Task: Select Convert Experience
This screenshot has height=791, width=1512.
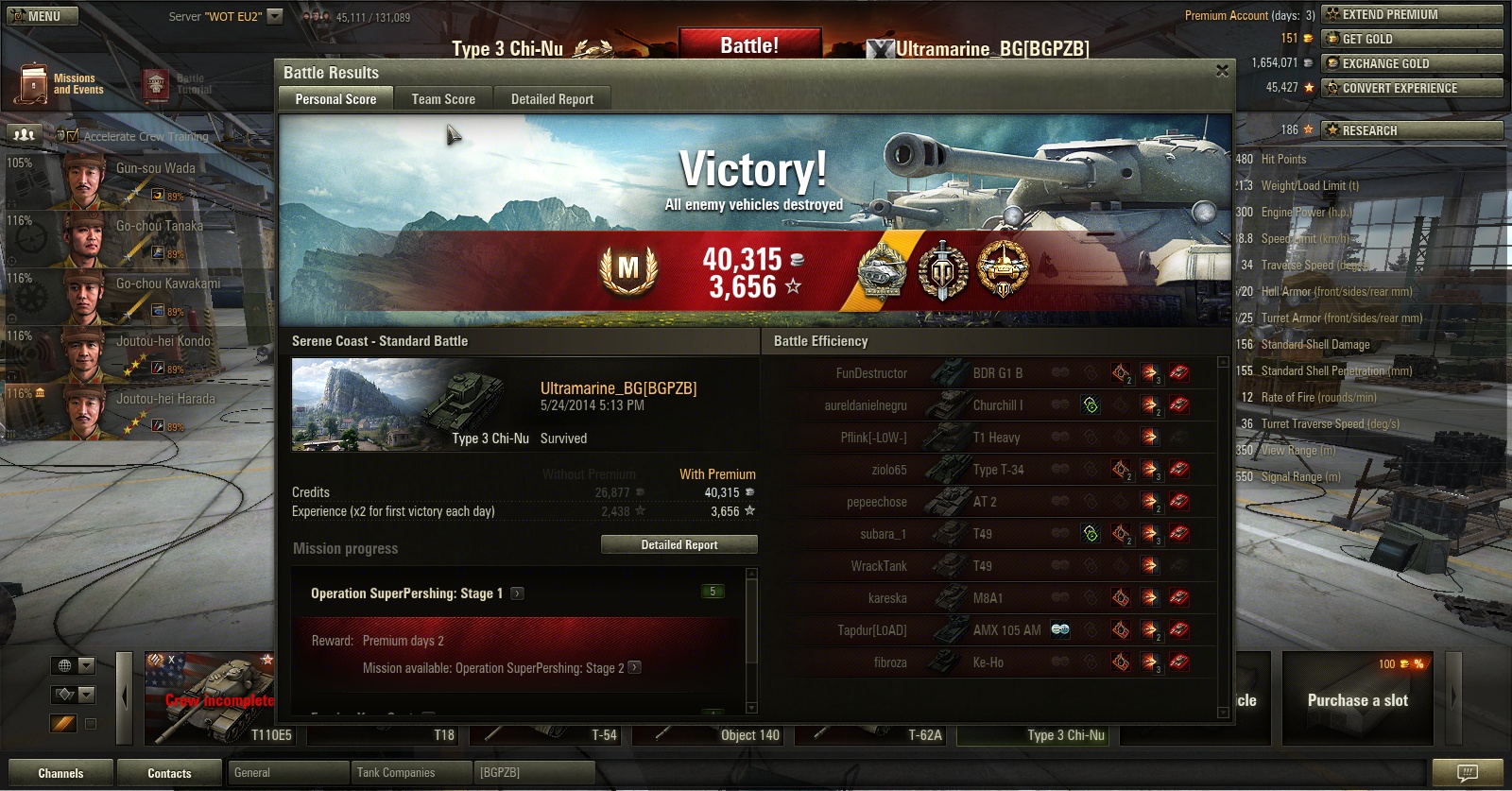Action: click(x=1412, y=88)
